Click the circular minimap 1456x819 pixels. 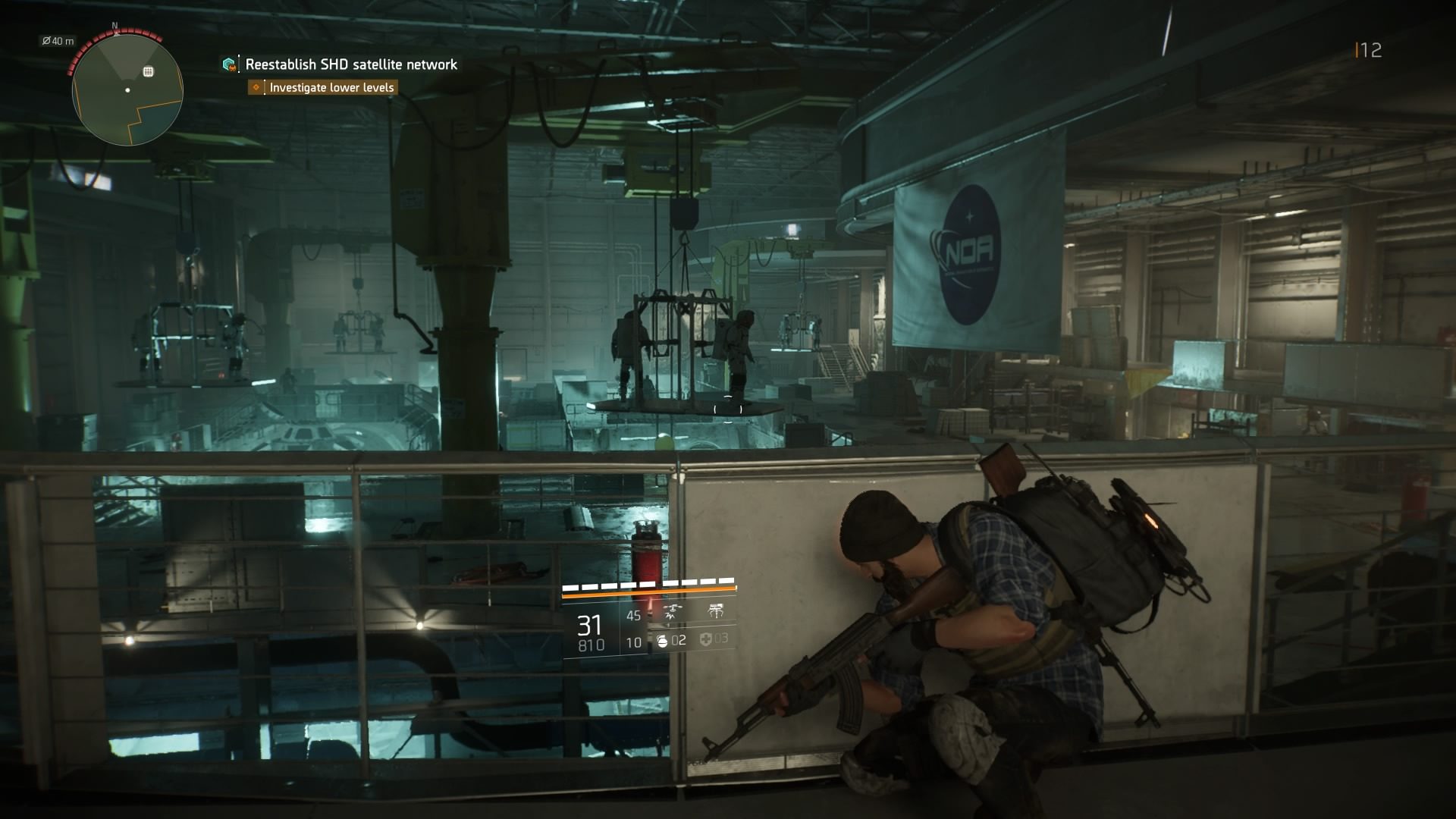(127, 90)
